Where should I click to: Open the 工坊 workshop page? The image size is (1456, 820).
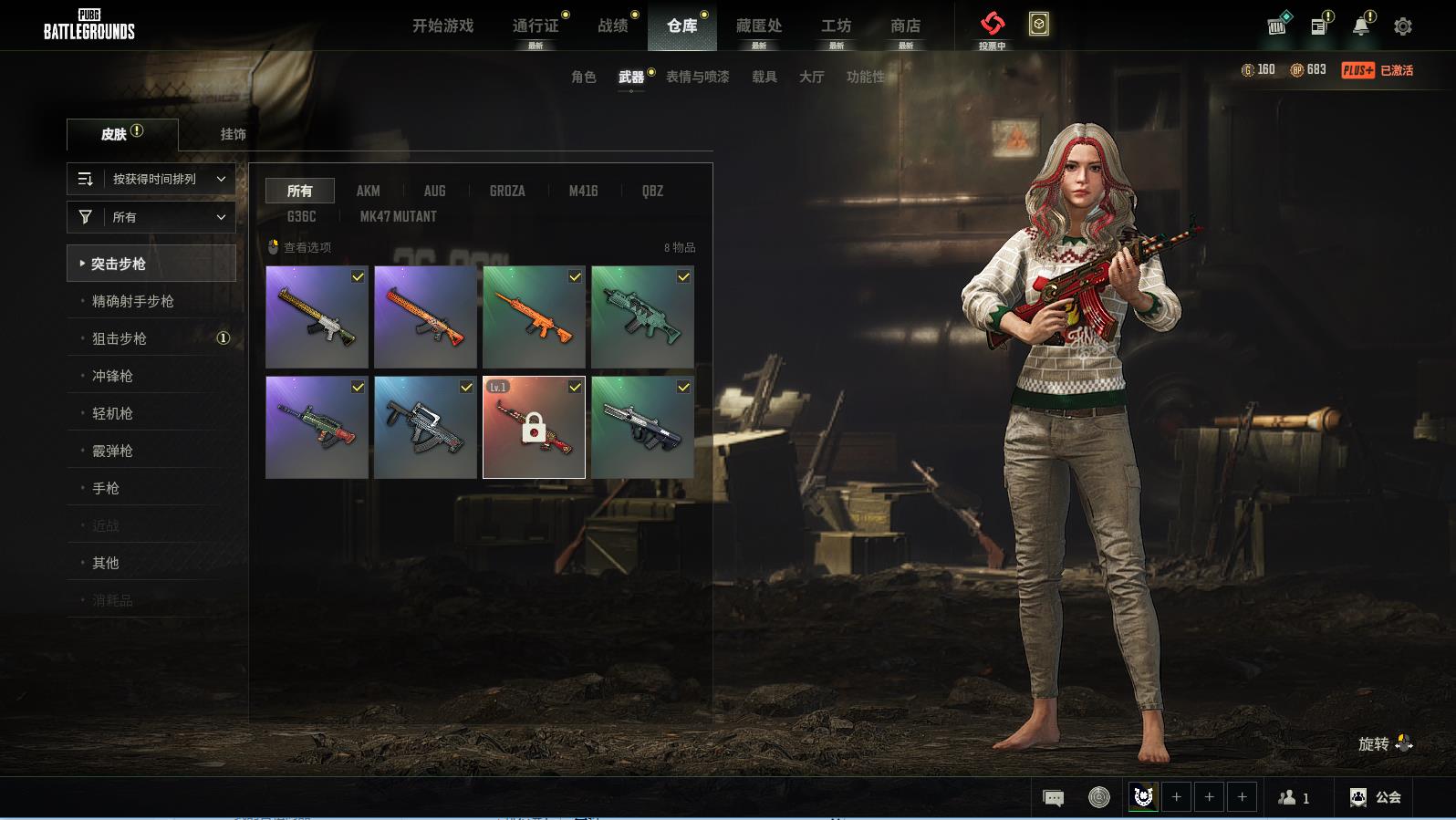coord(836,26)
